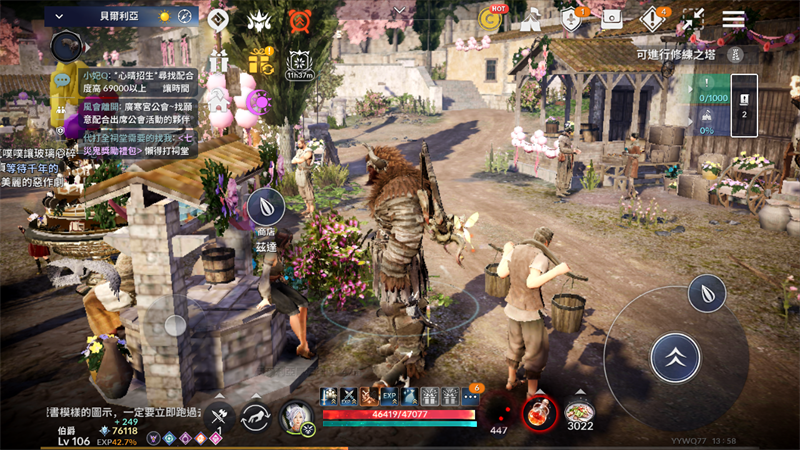800x450 pixels.
Task: Expand the region dropdown arrow
Action: [x=58, y=16]
